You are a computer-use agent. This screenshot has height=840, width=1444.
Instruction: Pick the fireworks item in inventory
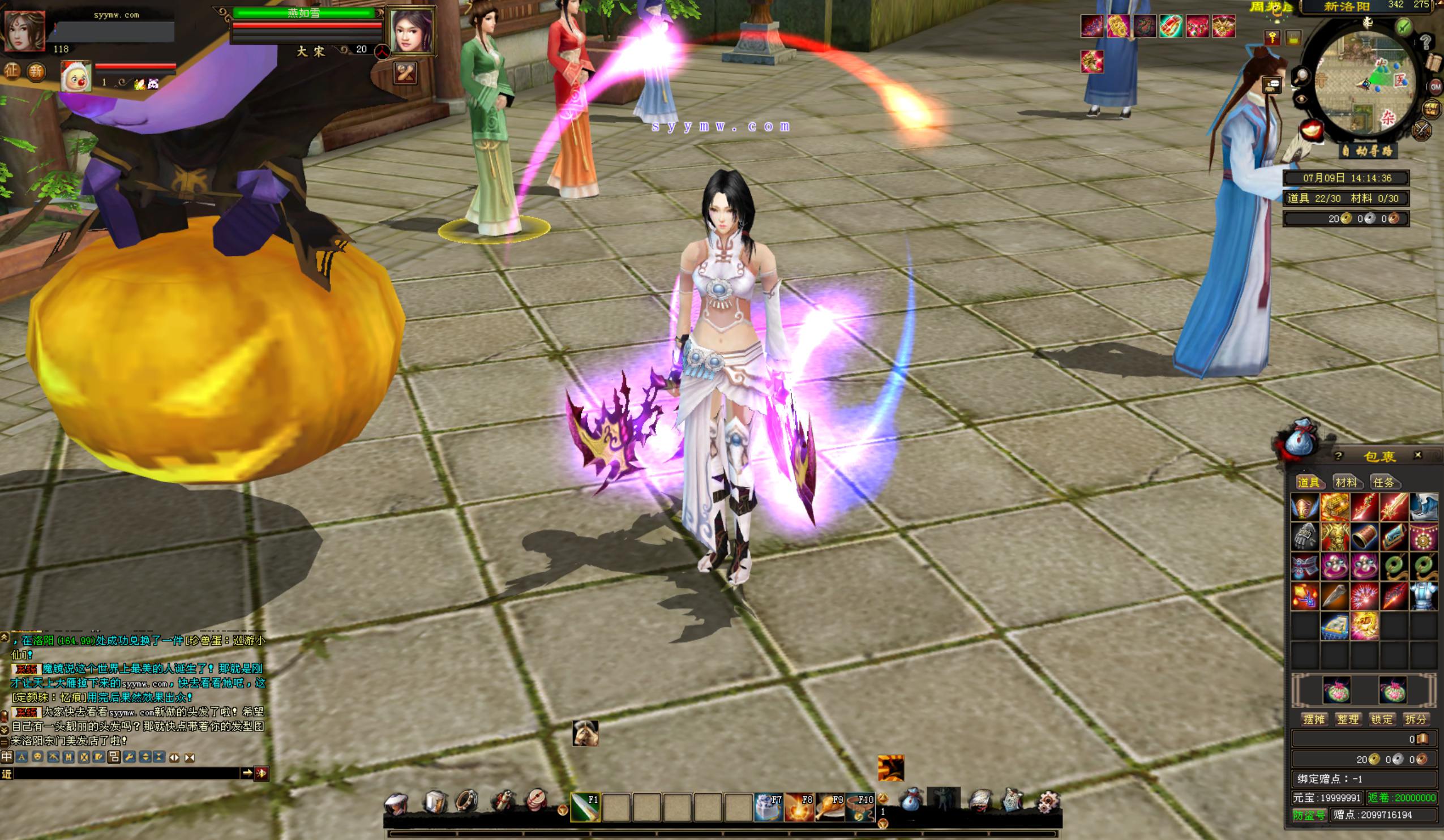(x=1364, y=596)
